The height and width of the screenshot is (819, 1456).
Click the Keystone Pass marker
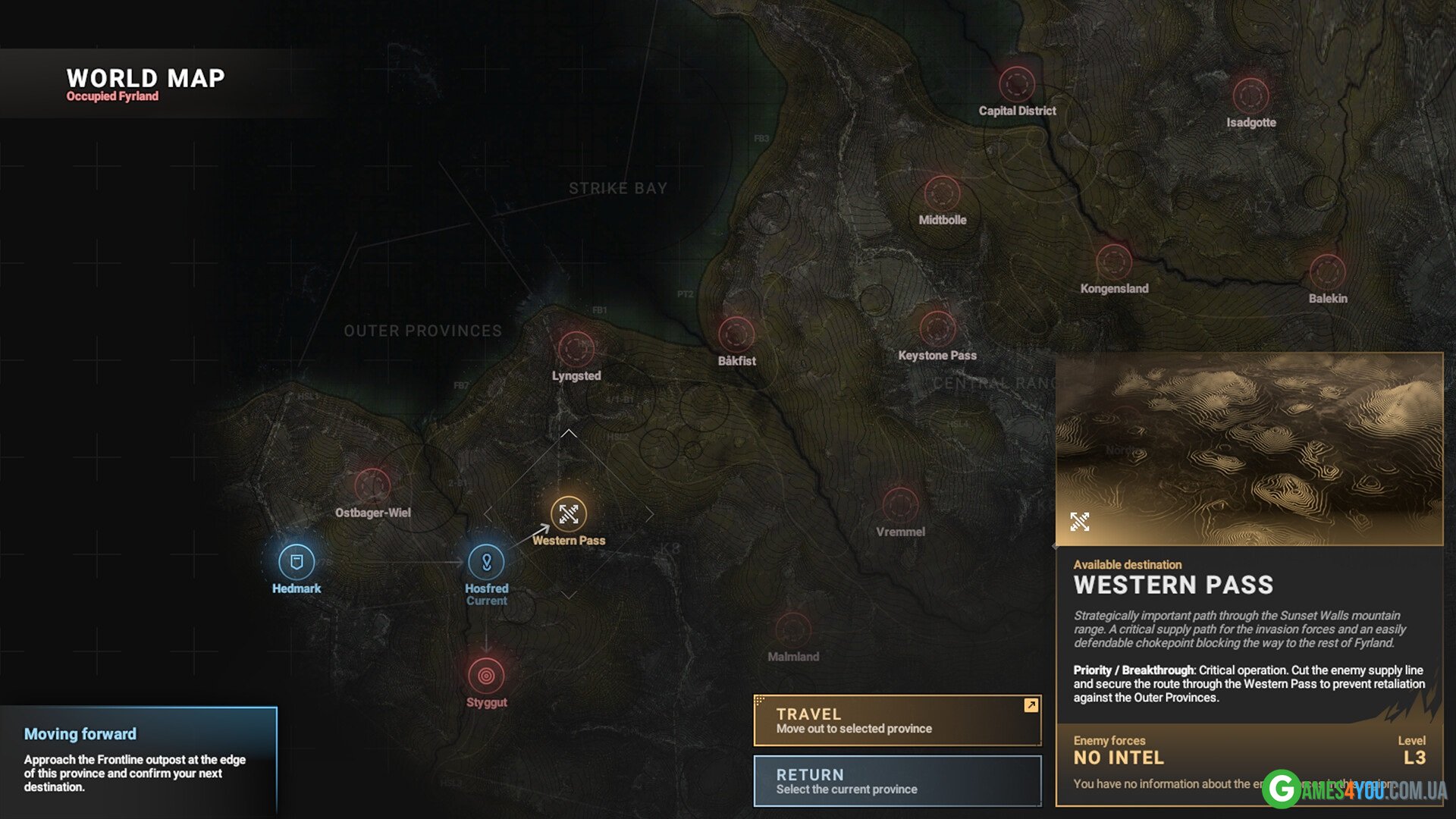coord(937,328)
